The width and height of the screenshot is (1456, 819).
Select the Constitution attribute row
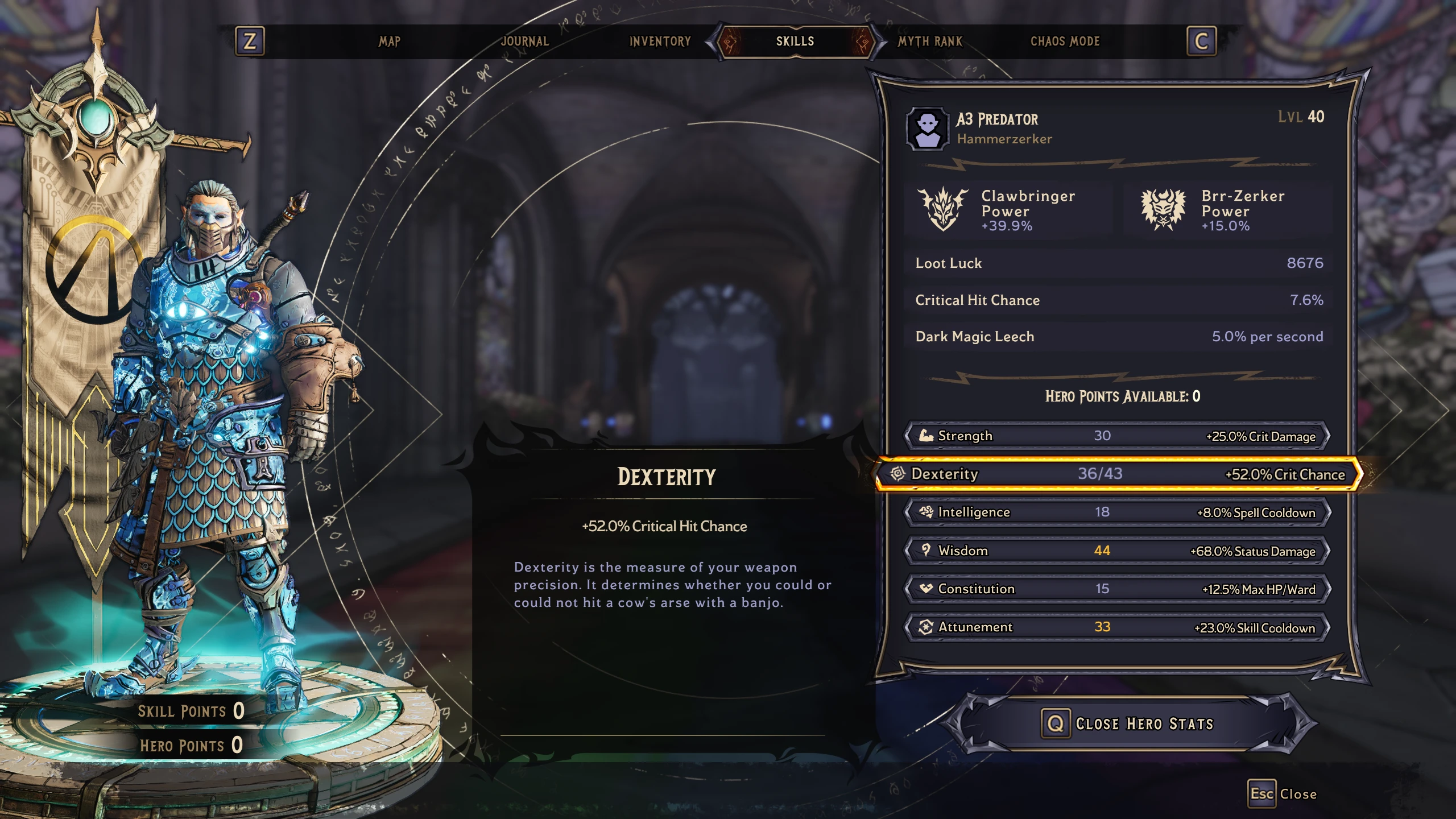[1117, 589]
